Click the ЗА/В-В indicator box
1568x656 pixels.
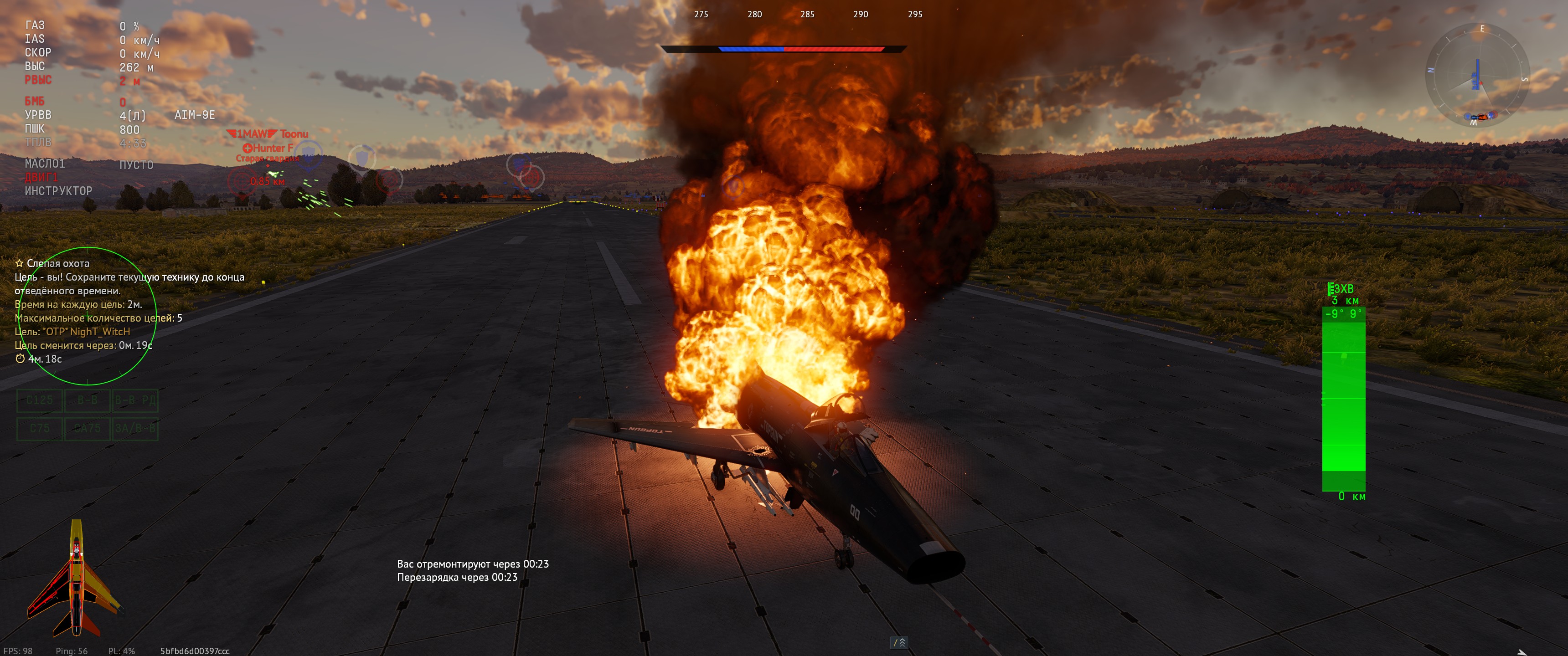135,428
